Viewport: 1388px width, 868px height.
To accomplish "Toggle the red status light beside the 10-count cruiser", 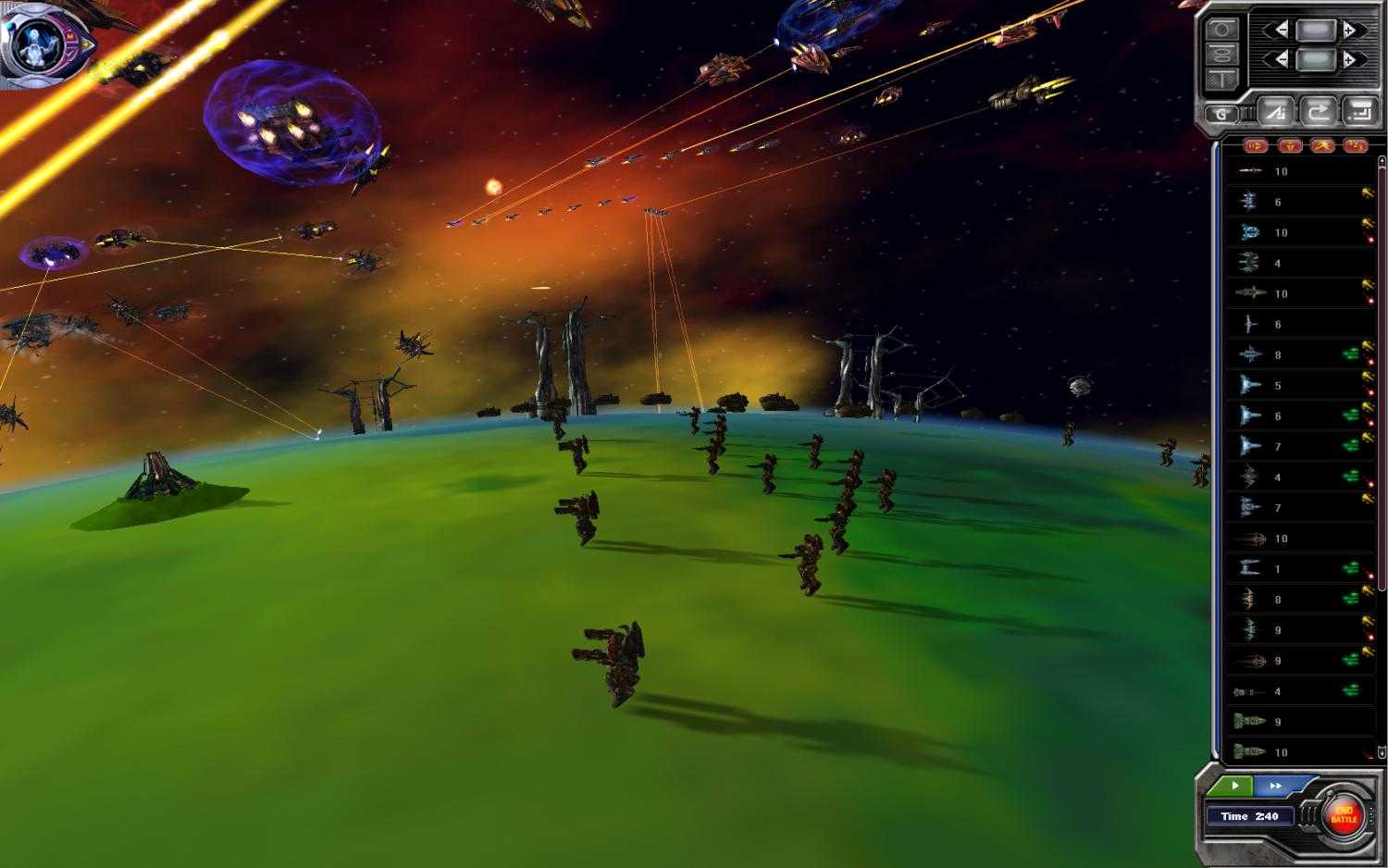I will click(1369, 239).
